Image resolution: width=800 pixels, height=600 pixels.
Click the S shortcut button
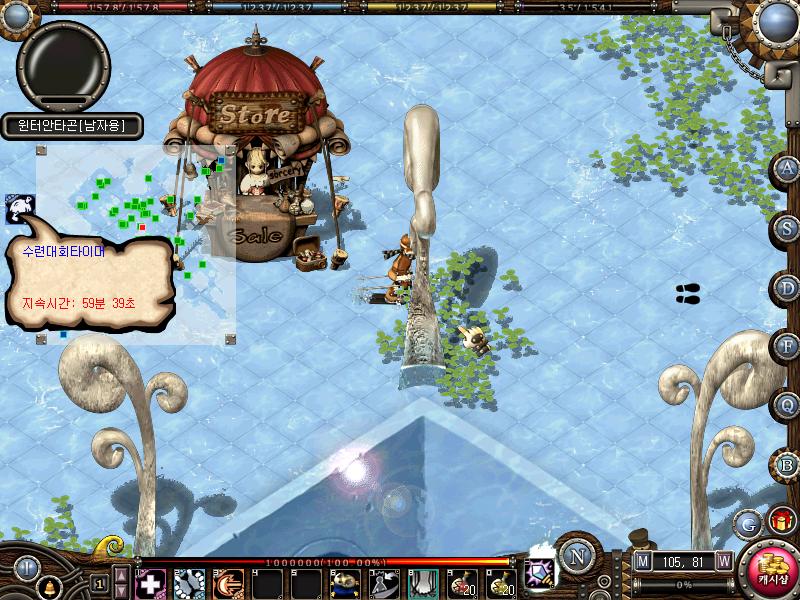[788, 228]
